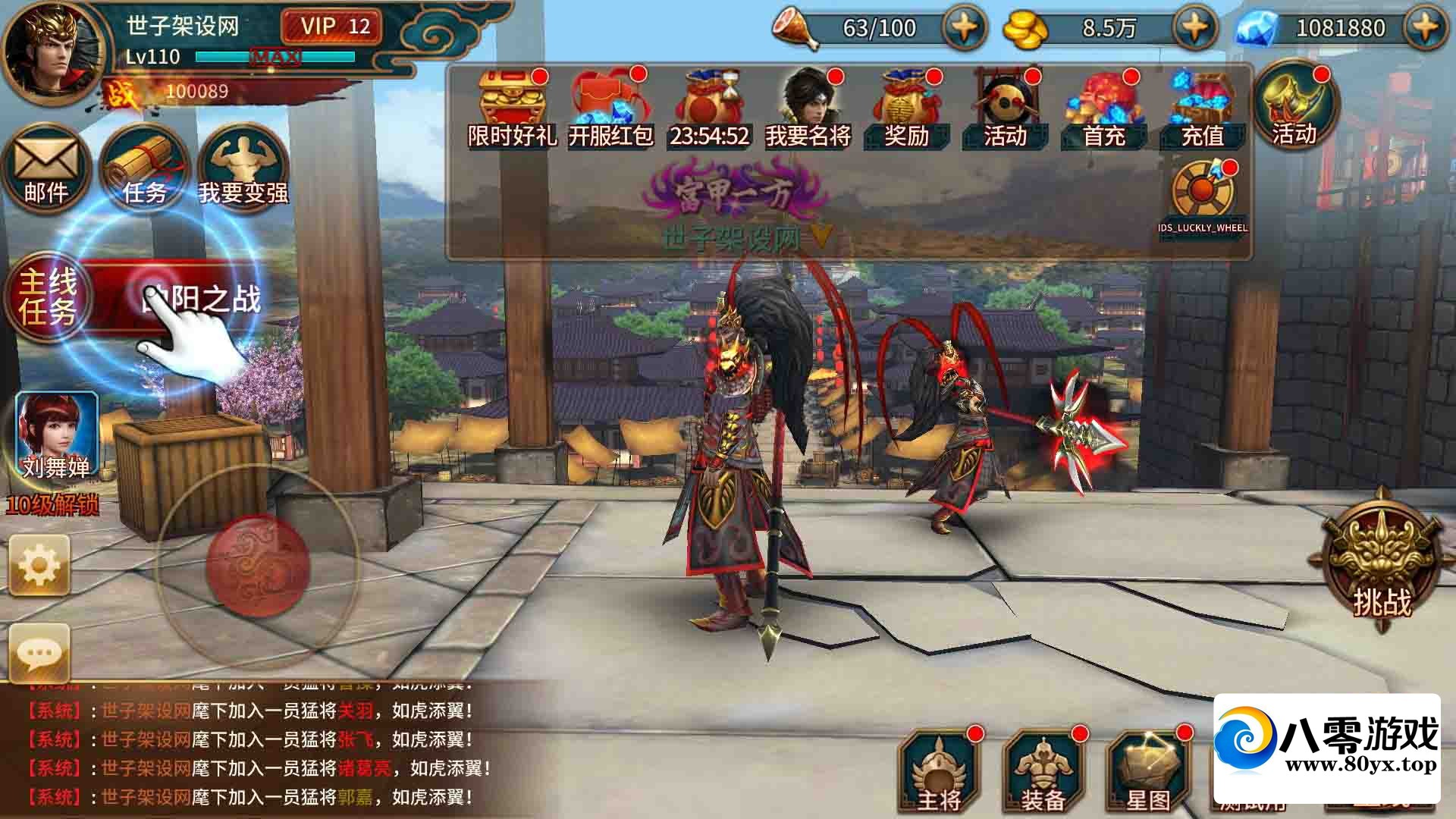Start the 主线任务 main quest

[49, 297]
